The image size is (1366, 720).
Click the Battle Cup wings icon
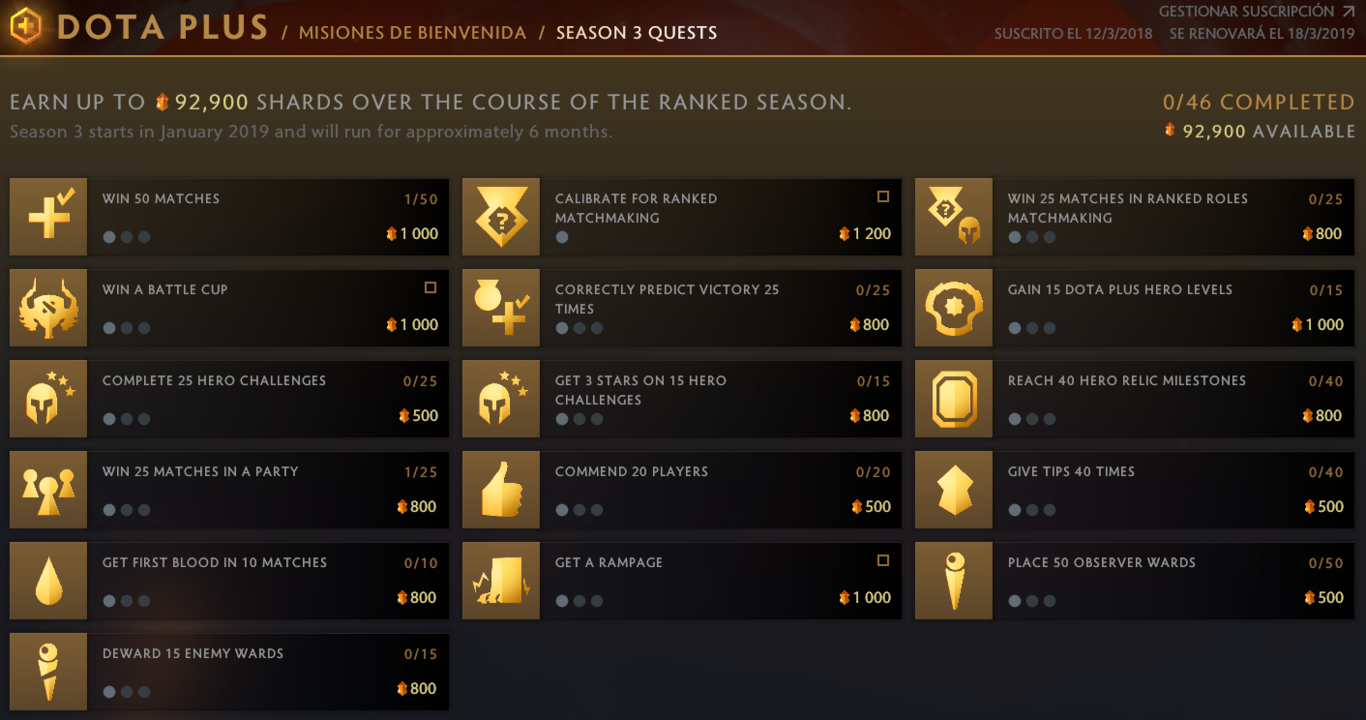point(48,307)
